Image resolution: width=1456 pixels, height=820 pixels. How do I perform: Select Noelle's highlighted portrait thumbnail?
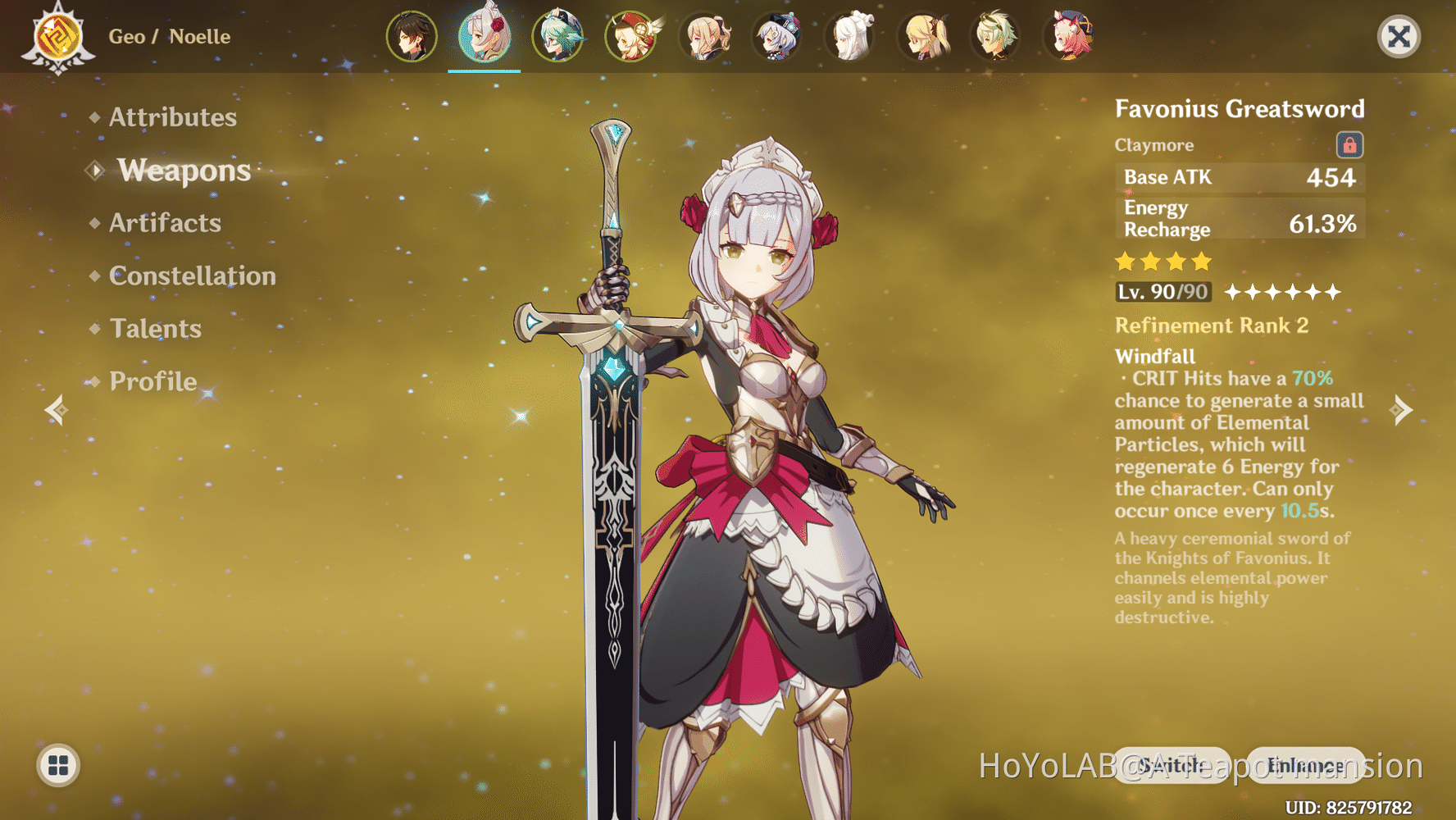click(484, 36)
